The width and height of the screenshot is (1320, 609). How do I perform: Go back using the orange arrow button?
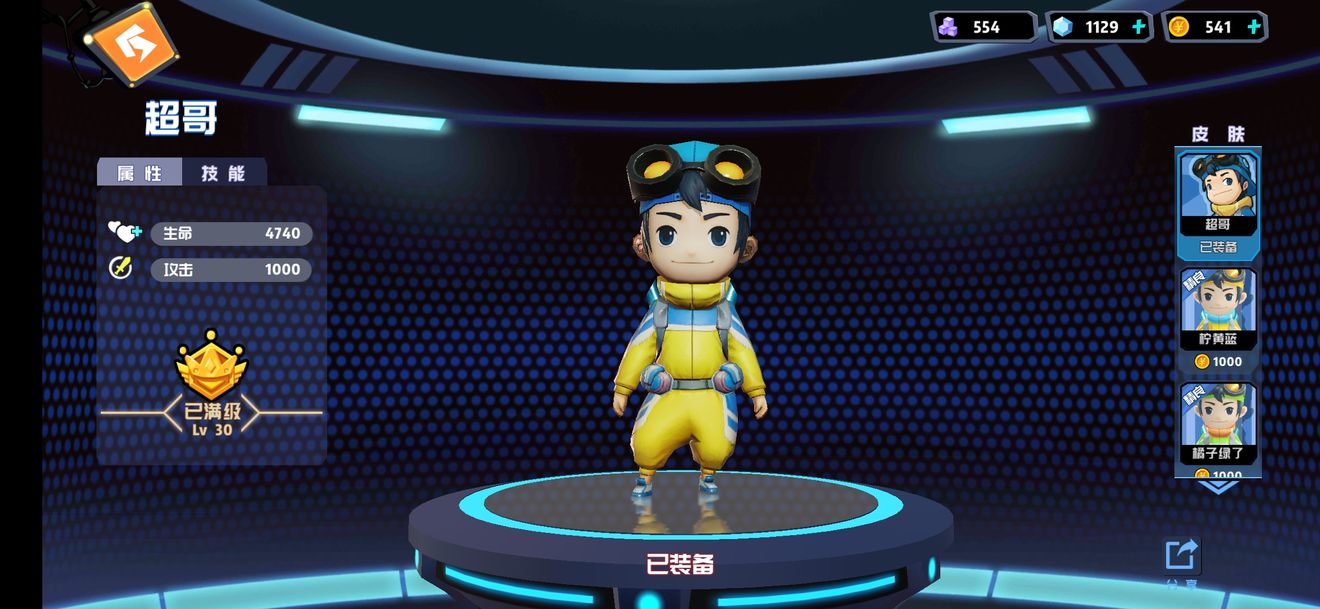(131, 42)
